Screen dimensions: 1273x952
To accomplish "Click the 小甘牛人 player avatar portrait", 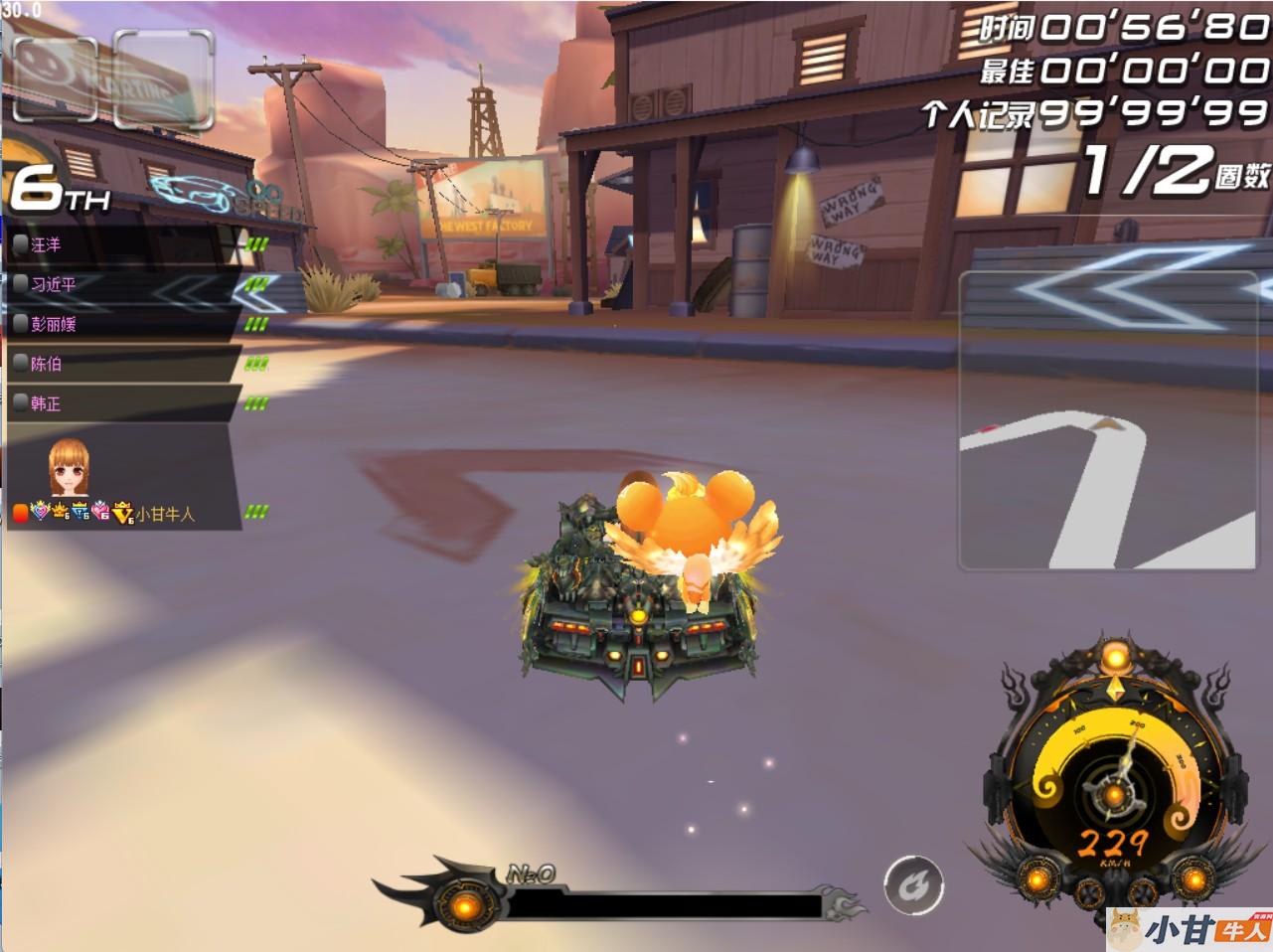I will click(x=69, y=468).
